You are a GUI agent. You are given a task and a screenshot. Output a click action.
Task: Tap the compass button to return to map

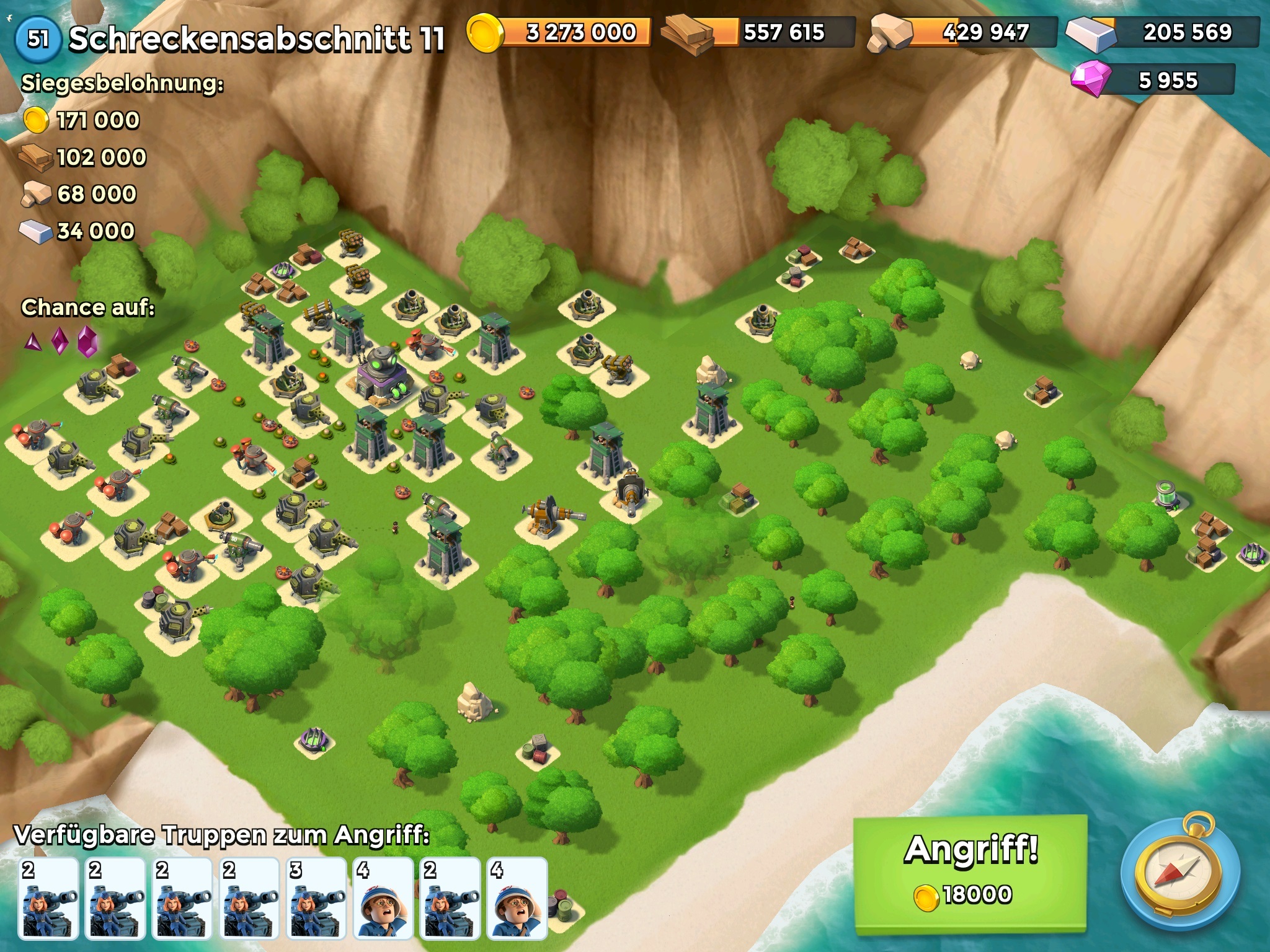coord(1179,874)
